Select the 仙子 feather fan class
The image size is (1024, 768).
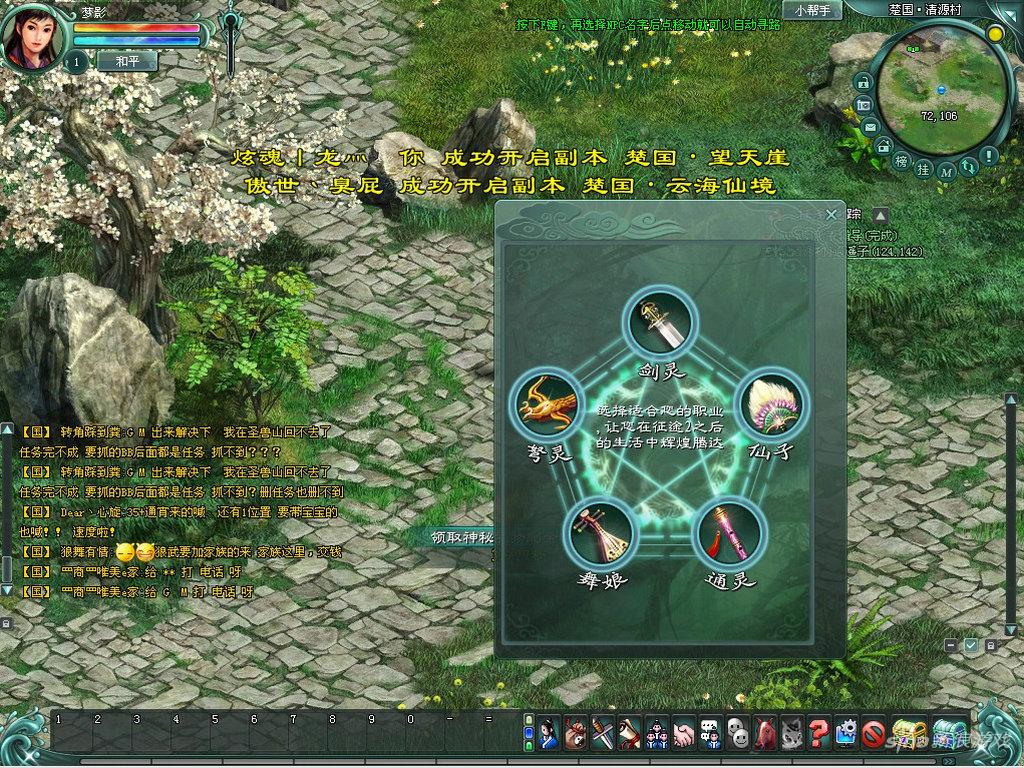[x=771, y=405]
